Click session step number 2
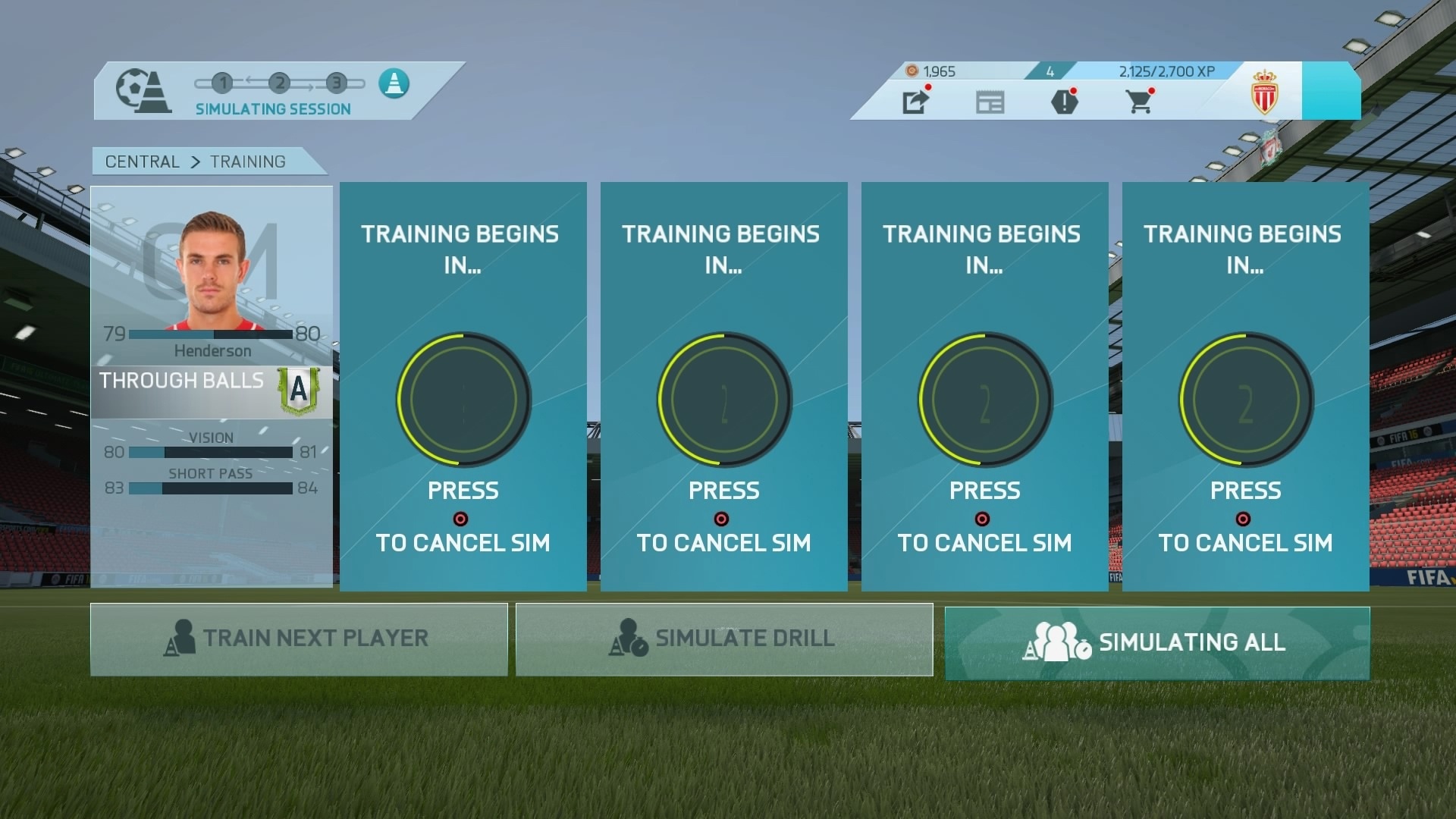This screenshot has height=819, width=1456. (279, 83)
